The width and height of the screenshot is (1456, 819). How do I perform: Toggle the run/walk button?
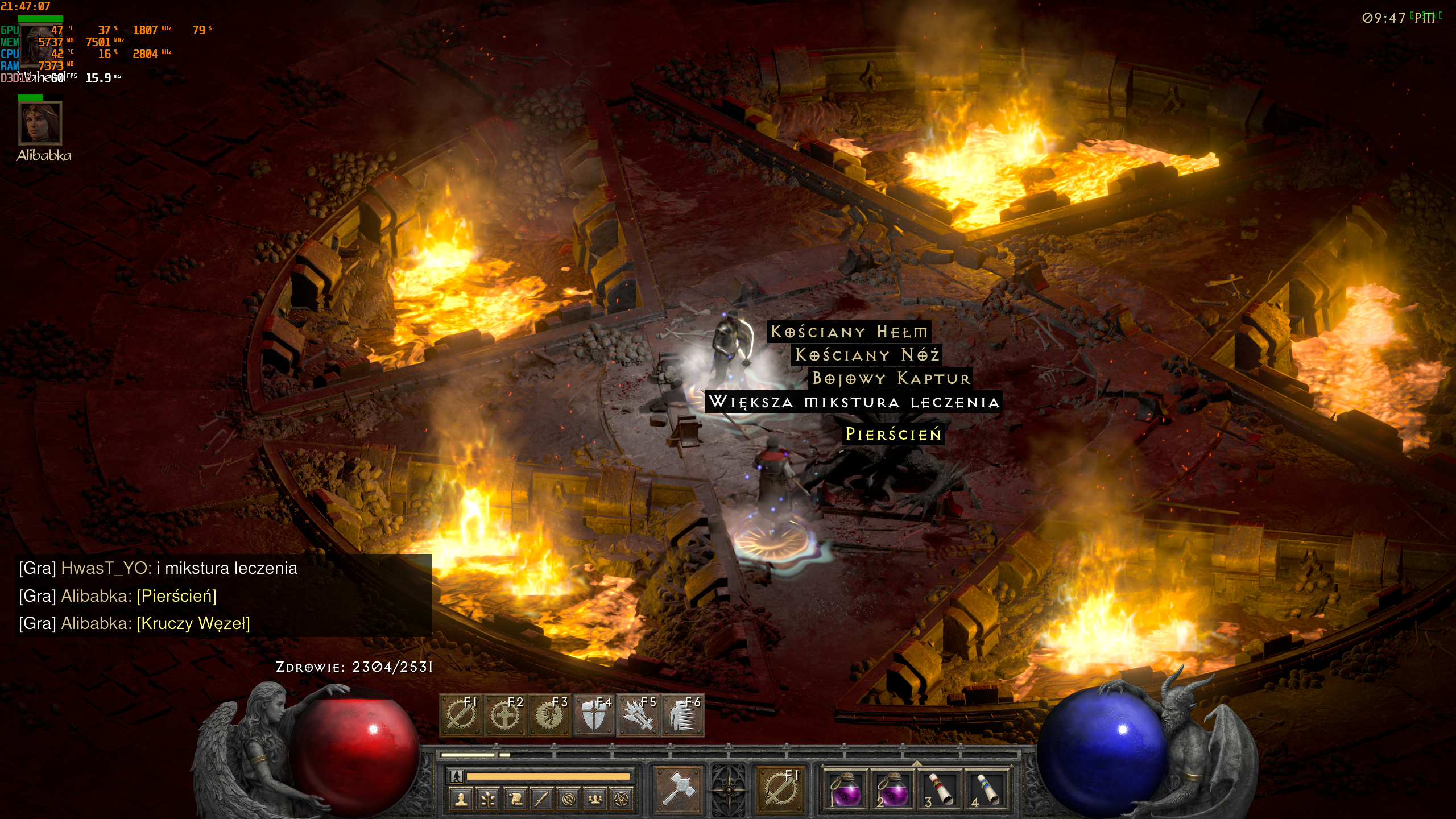click(457, 776)
